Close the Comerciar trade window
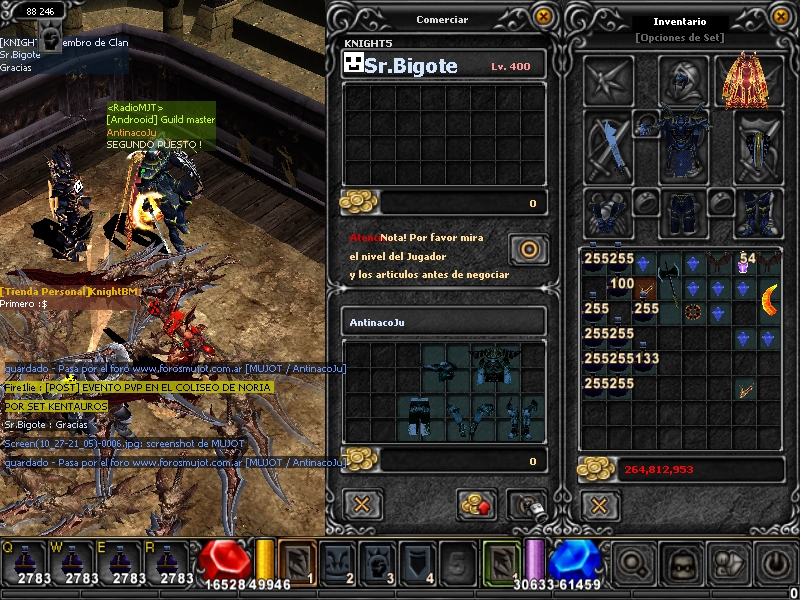The height and width of the screenshot is (600, 800). tap(542, 16)
